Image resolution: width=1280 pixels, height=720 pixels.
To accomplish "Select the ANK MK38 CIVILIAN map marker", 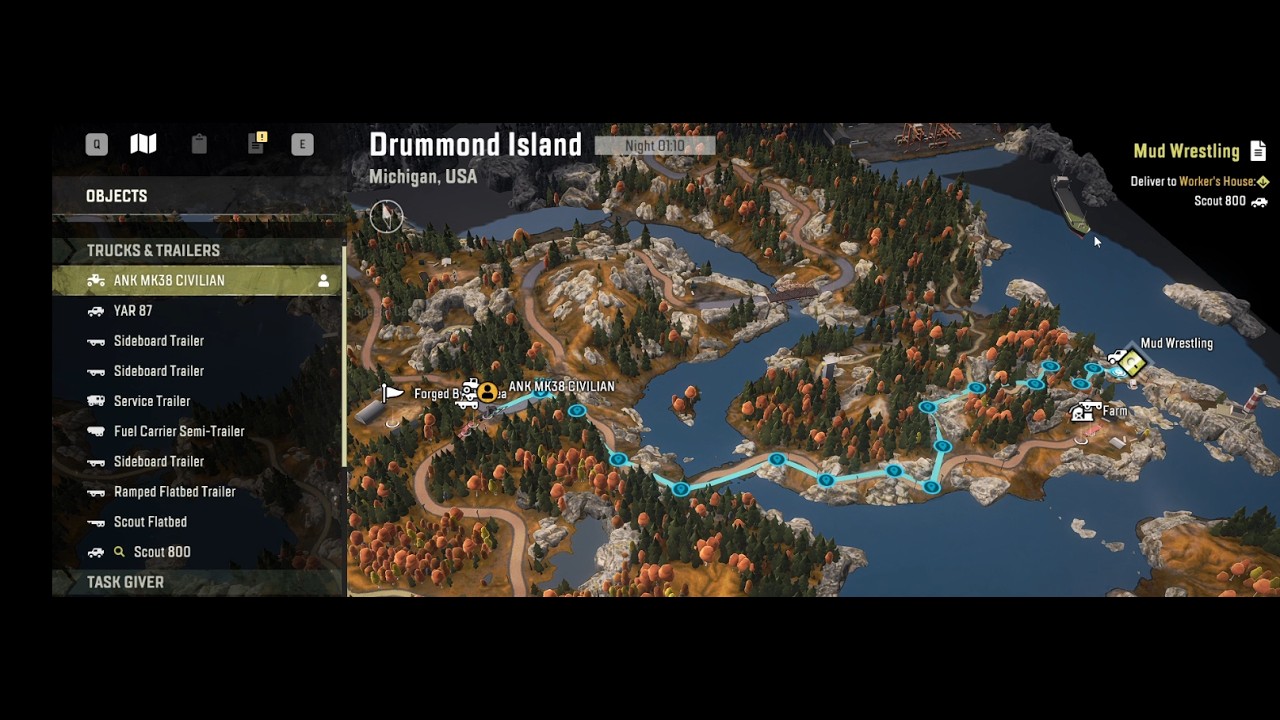I will (487, 392).
